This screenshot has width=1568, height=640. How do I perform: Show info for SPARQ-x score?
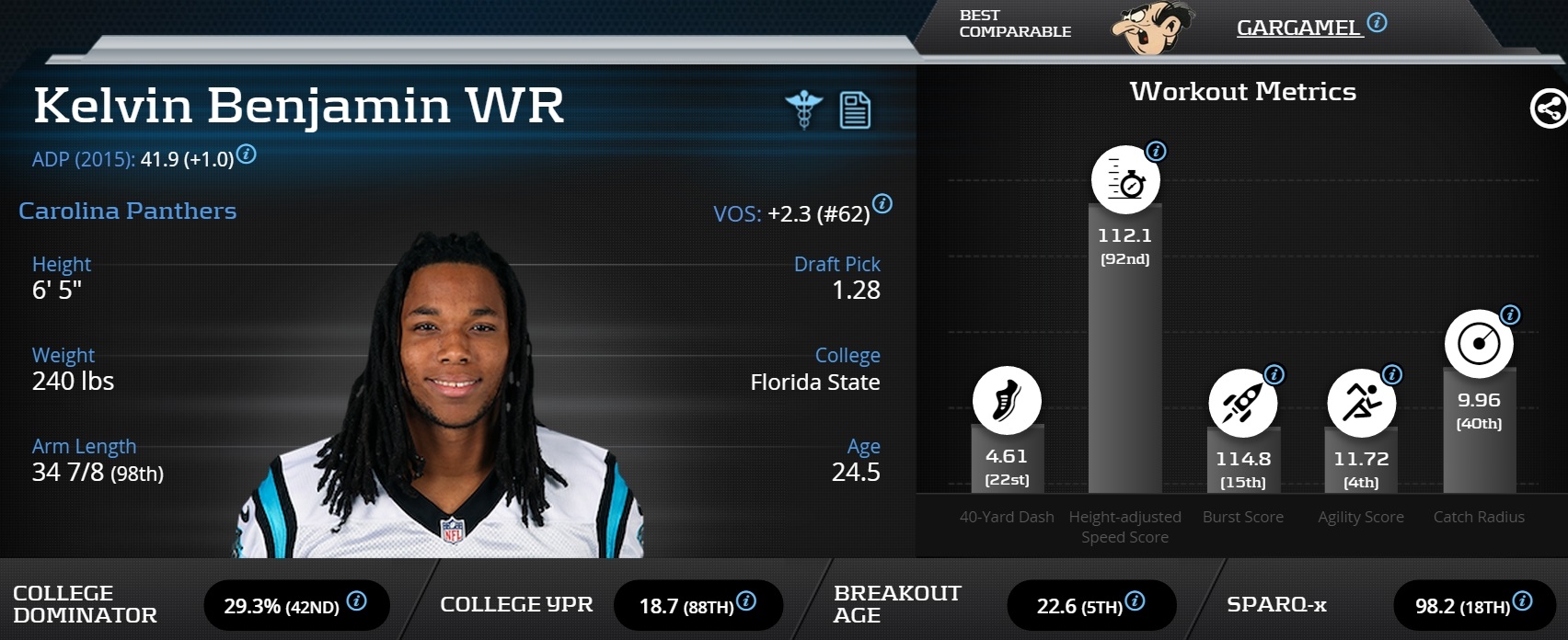(1522, 601)
